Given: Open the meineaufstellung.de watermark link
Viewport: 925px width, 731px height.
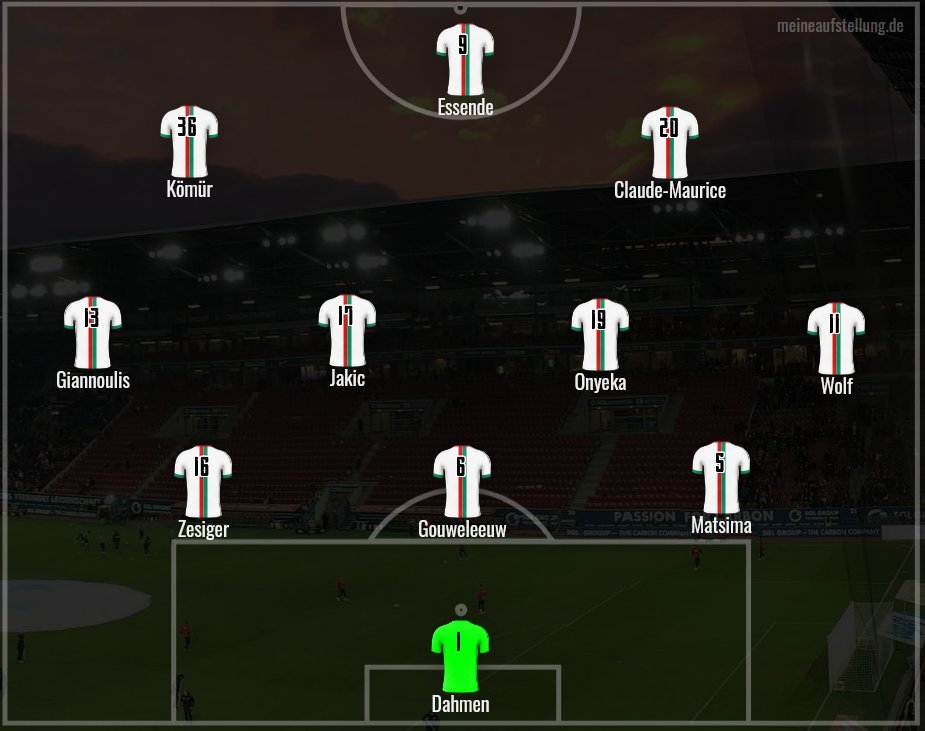Looking at the screenshot, I should pyautogui.click(x=840, y=25).
